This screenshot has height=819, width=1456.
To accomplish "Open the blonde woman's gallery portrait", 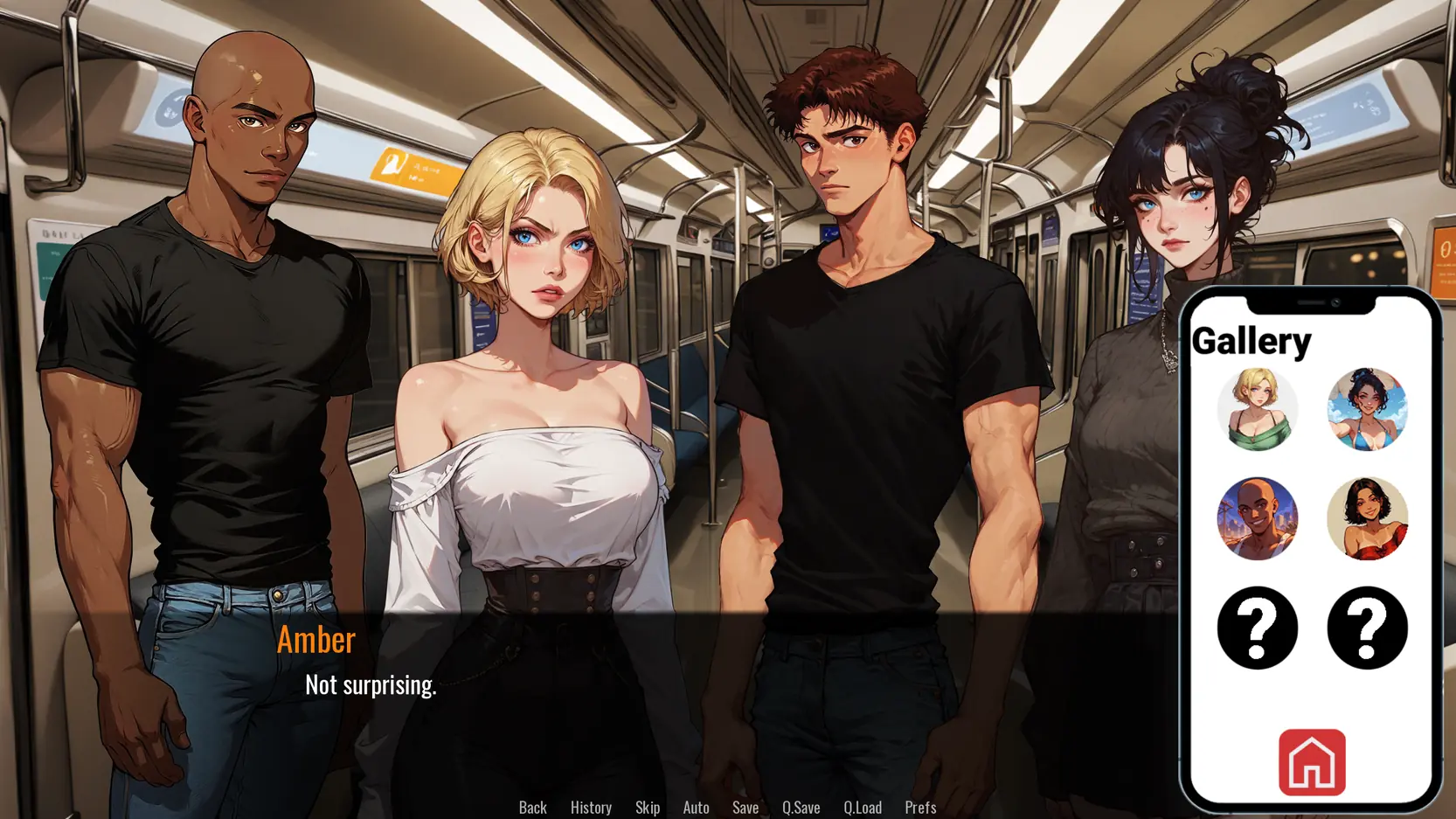I will (1257, 409).
